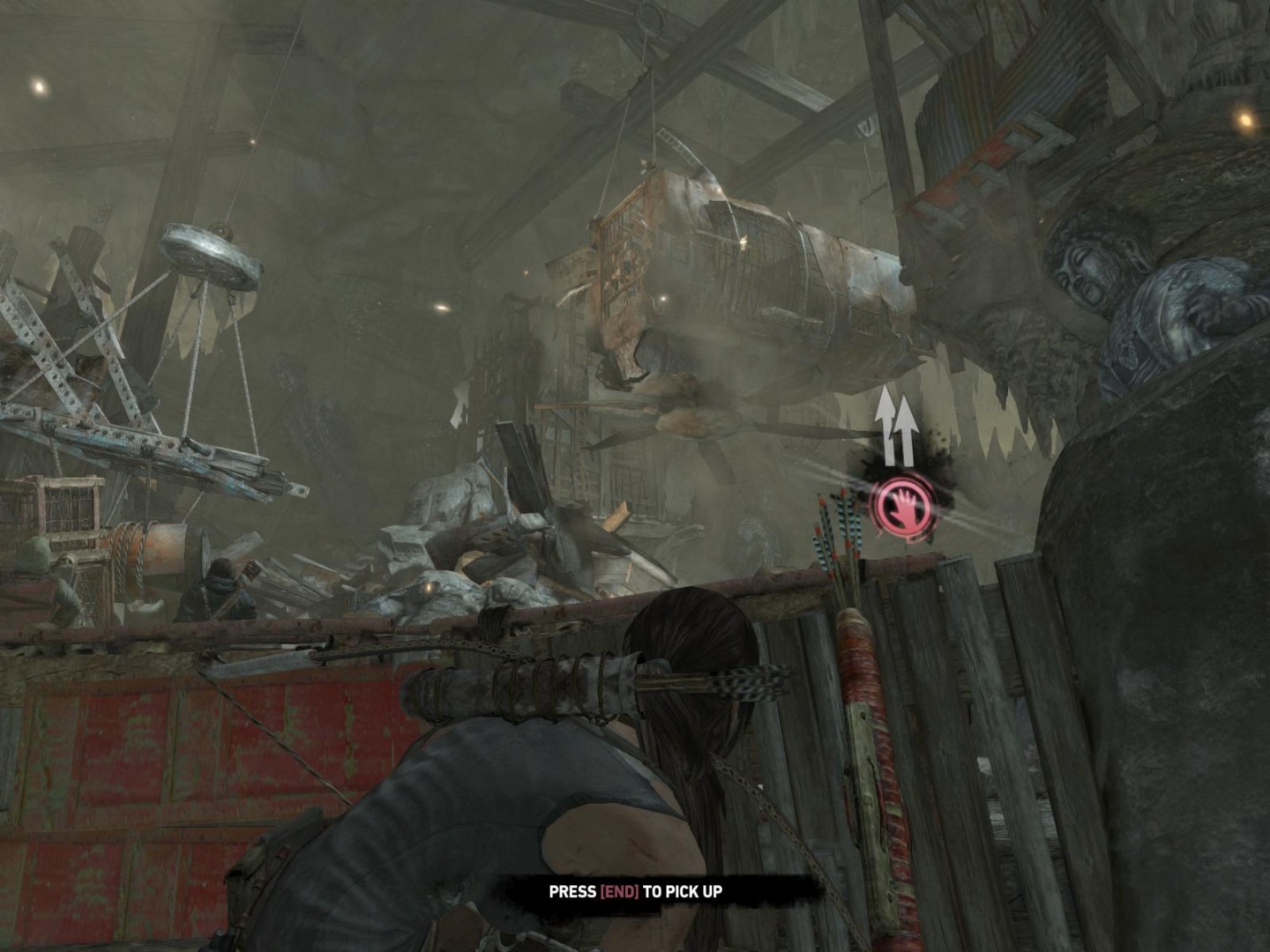
Task: Click the red hand interaction marker
Action: [900, 506]
